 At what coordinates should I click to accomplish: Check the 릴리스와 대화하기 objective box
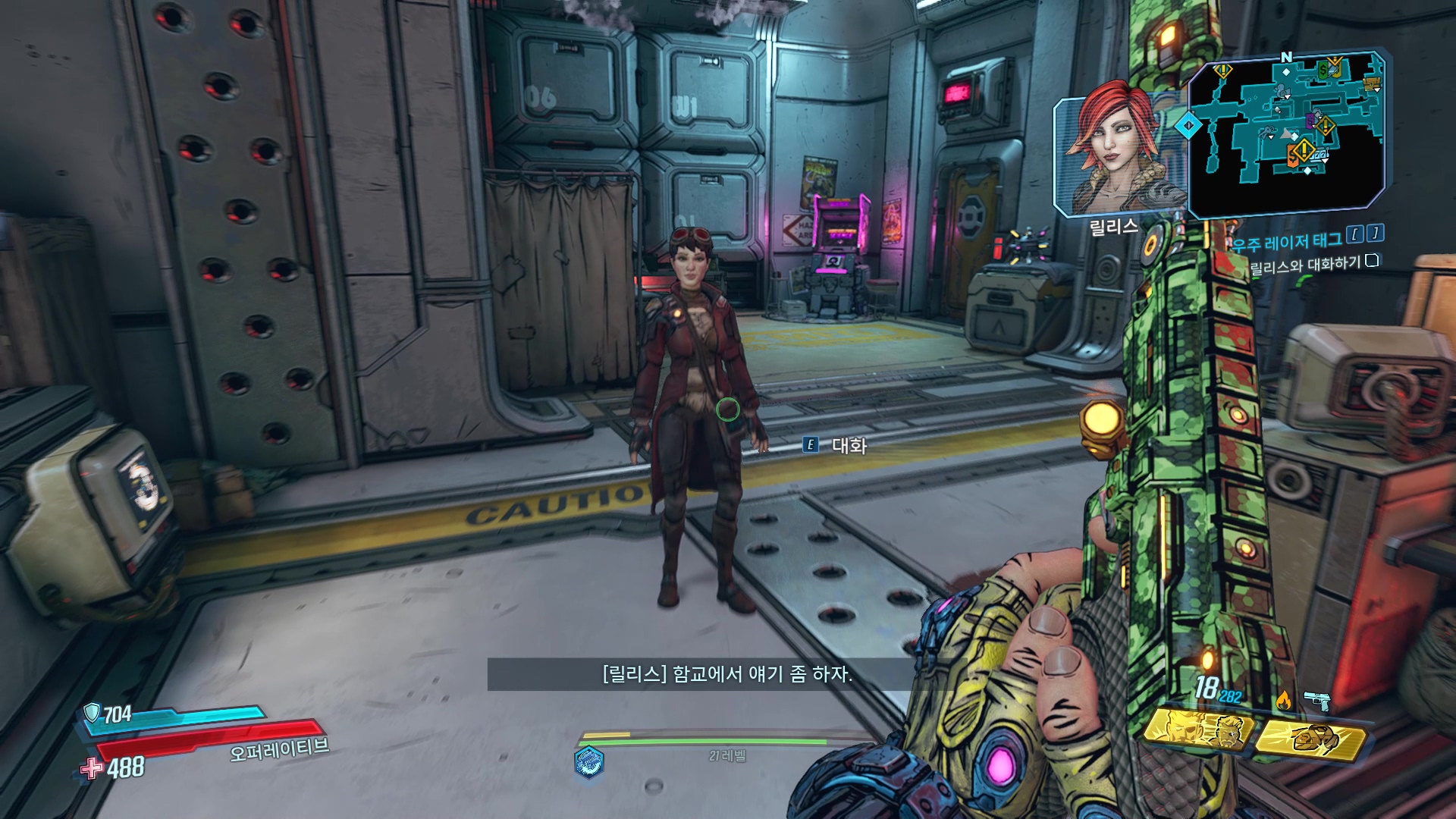coord(1372,261)
